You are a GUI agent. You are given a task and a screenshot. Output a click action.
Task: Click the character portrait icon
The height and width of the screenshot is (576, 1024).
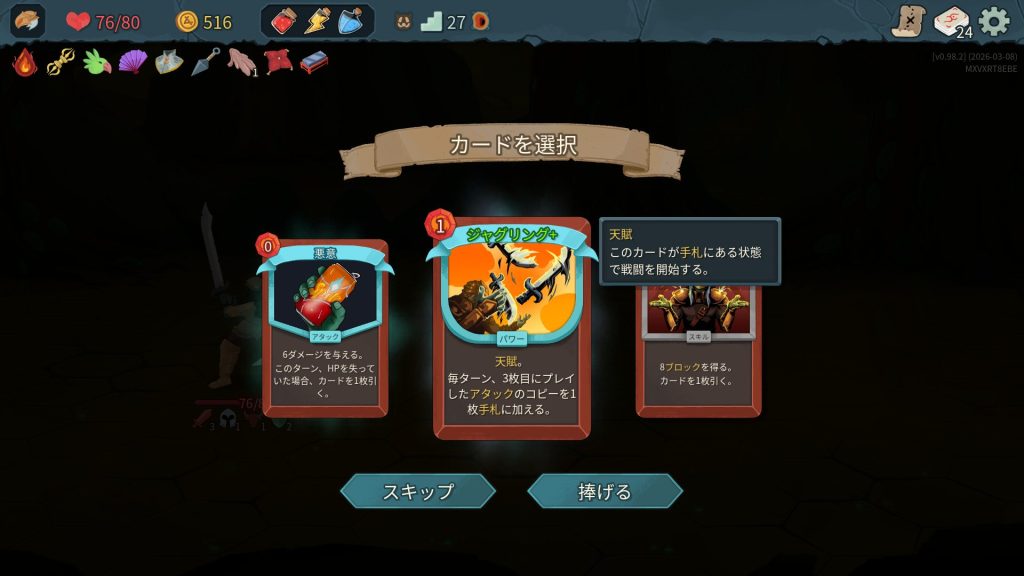point(28,21)
